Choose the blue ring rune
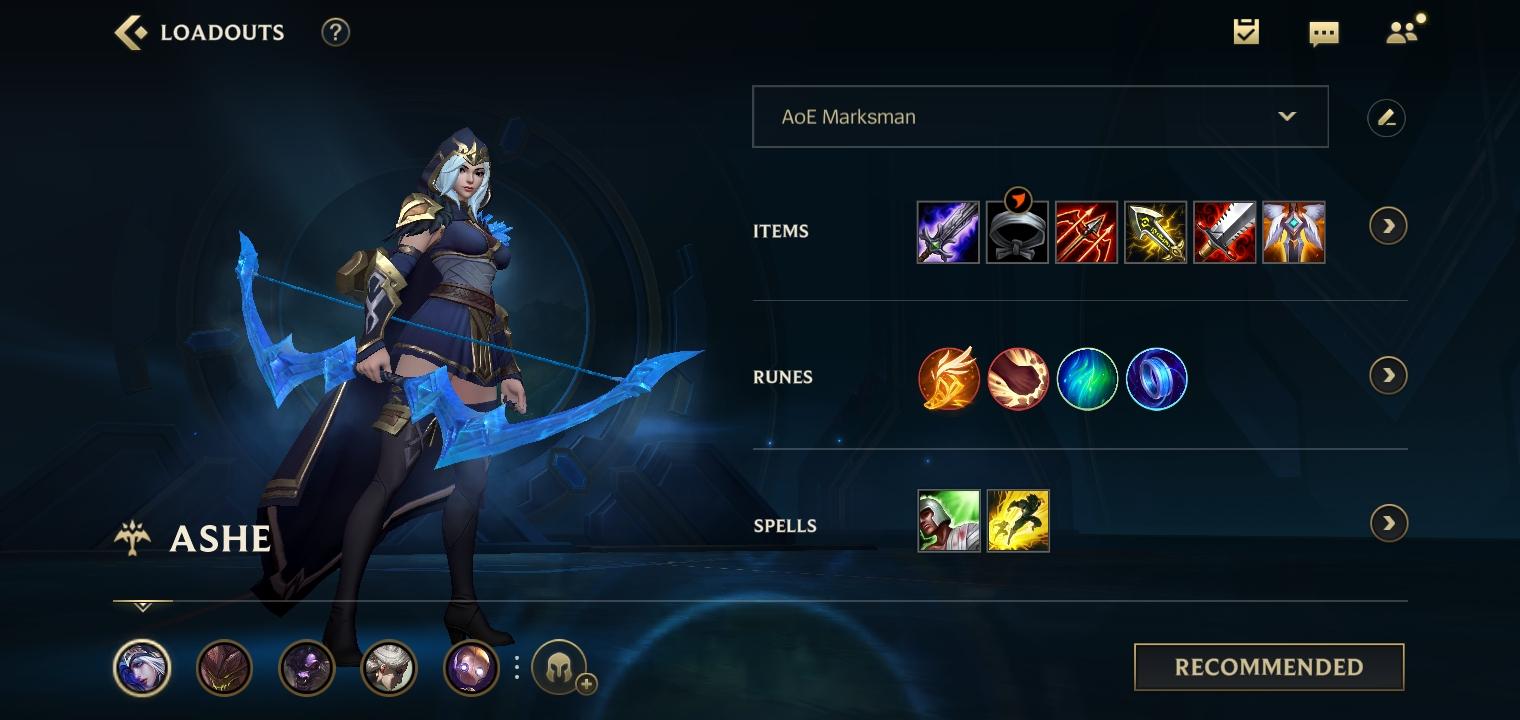 point(1156,379)
